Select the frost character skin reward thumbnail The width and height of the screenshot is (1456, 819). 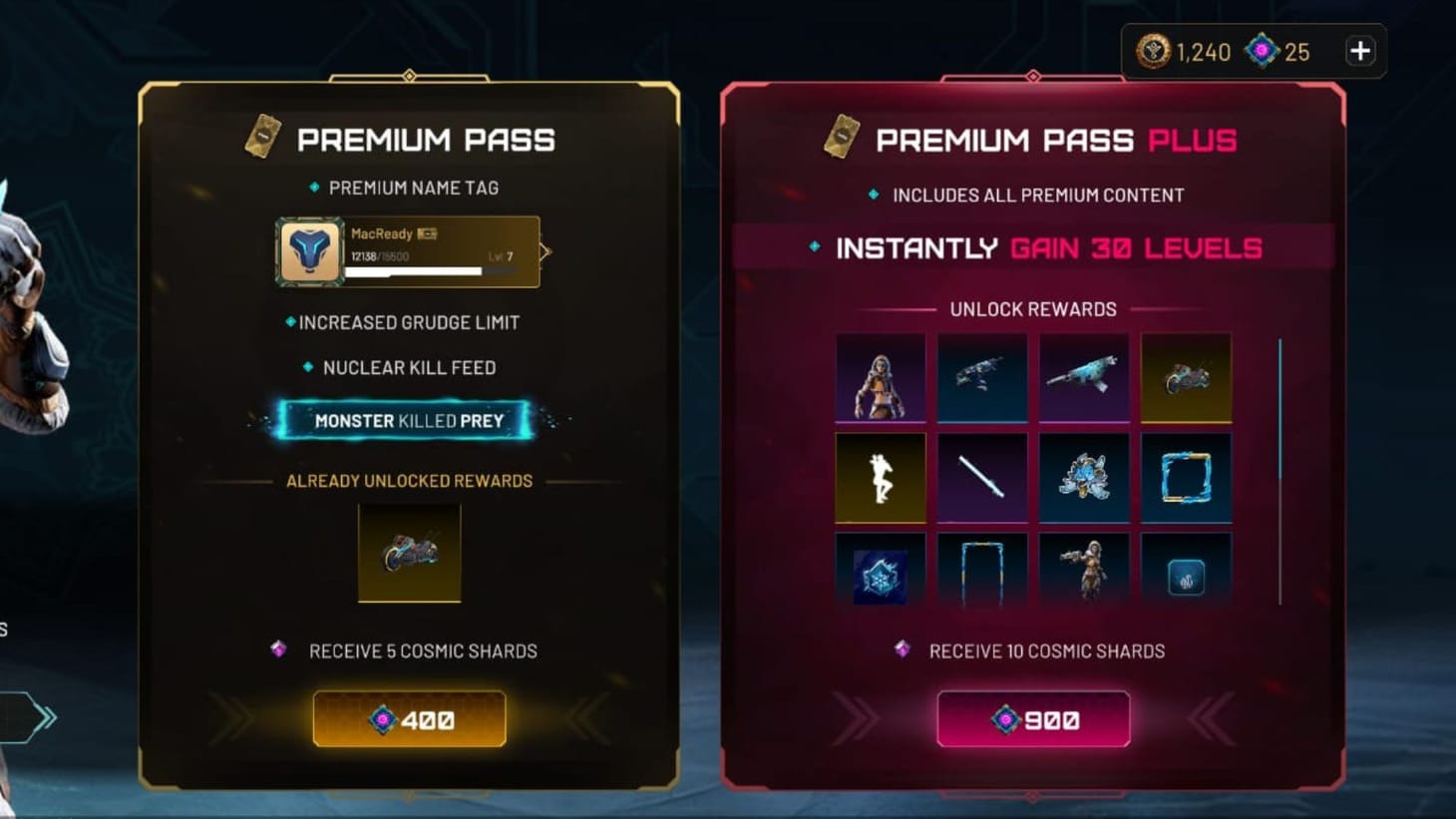[881, 376]
